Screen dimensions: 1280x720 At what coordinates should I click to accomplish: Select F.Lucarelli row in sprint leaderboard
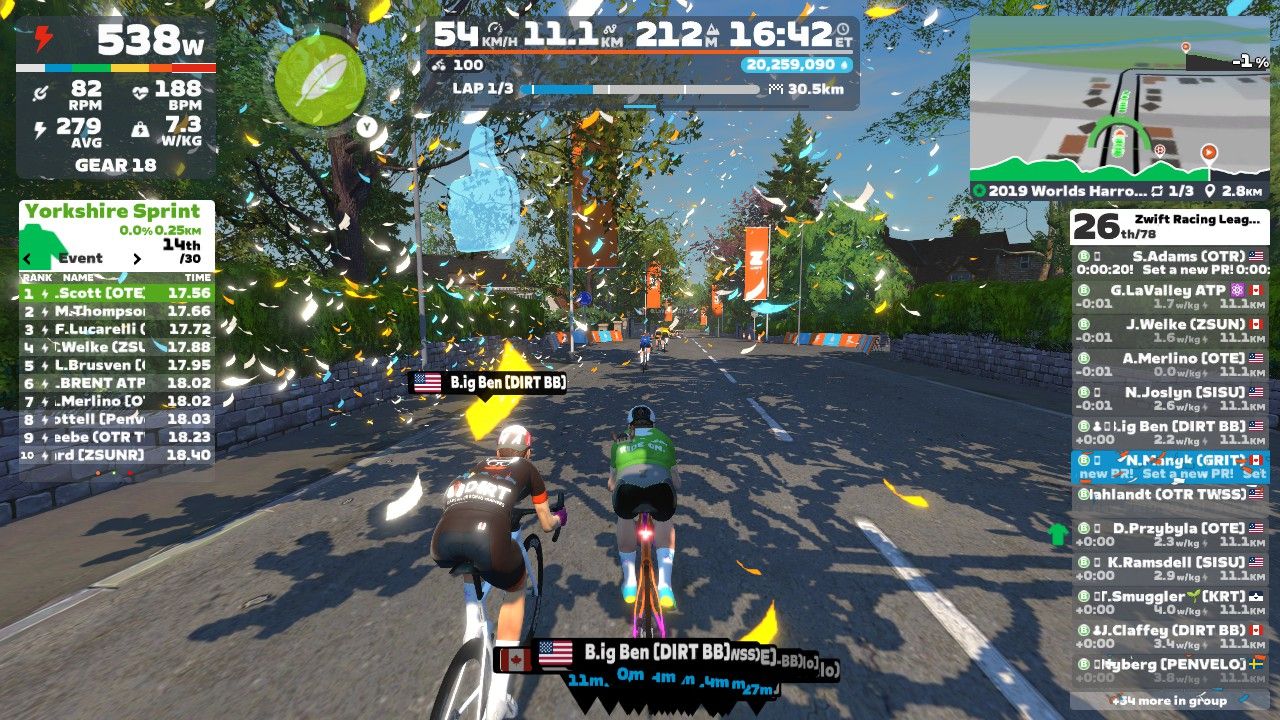(x=116, y=329)
